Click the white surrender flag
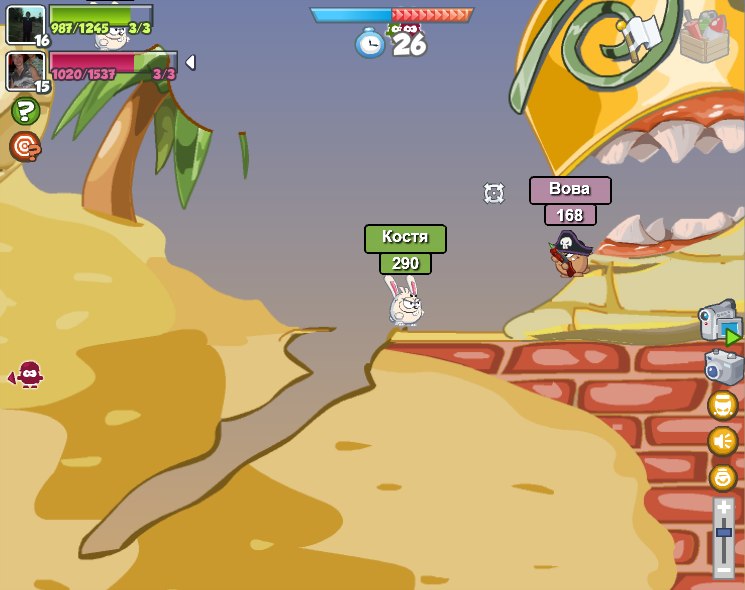The image size is (745, 590). coord(638,33)
